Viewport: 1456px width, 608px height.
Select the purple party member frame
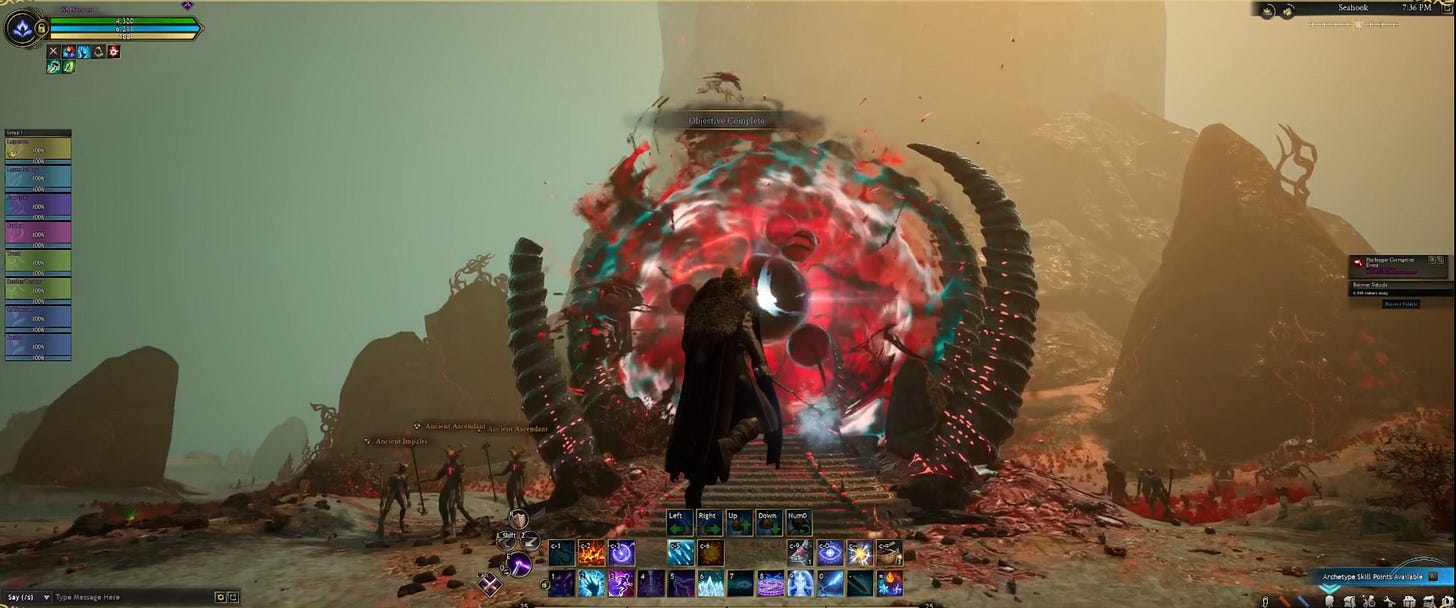(38, 205)
